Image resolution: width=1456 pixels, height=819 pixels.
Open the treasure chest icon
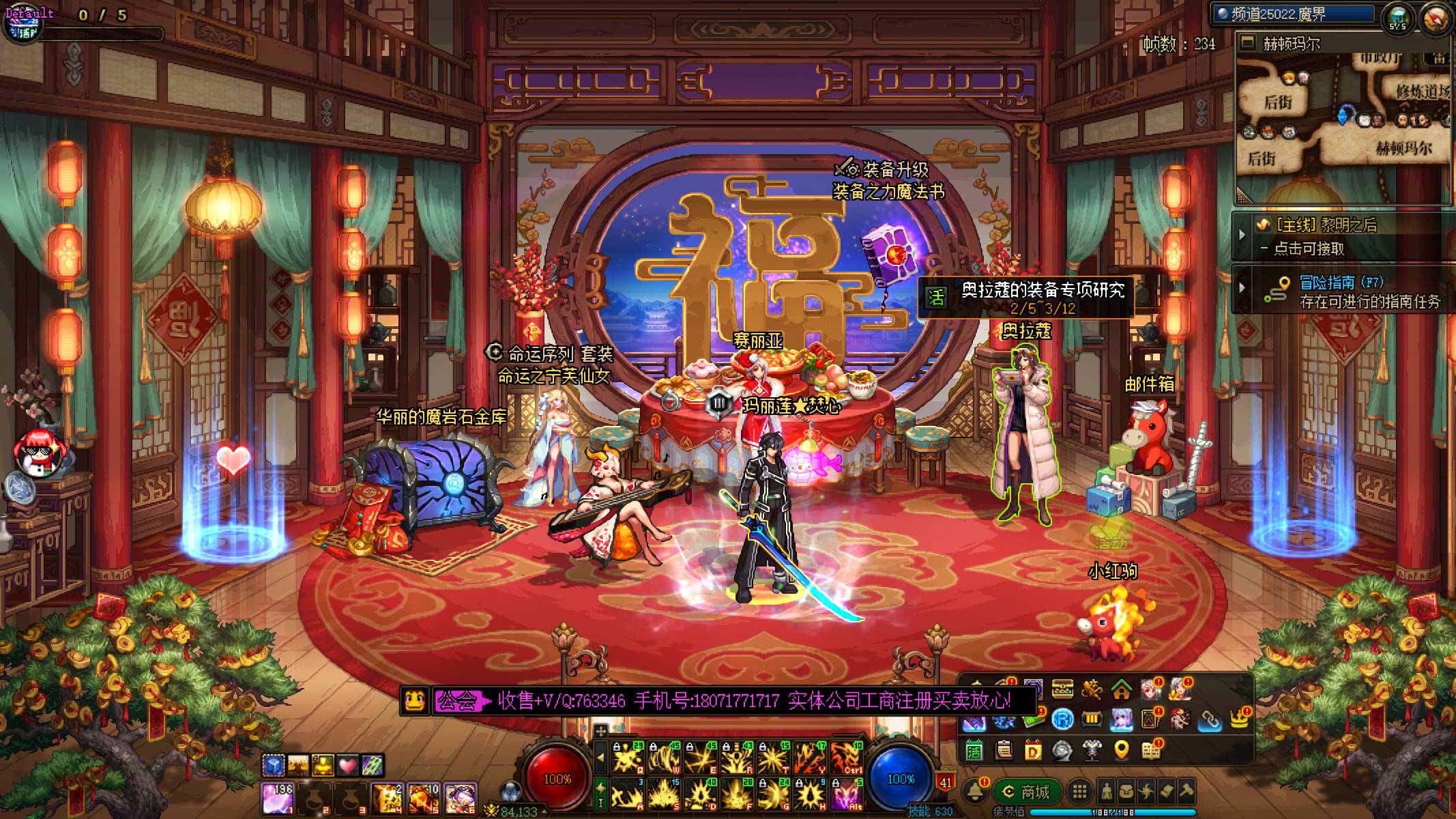(1062, 689)
